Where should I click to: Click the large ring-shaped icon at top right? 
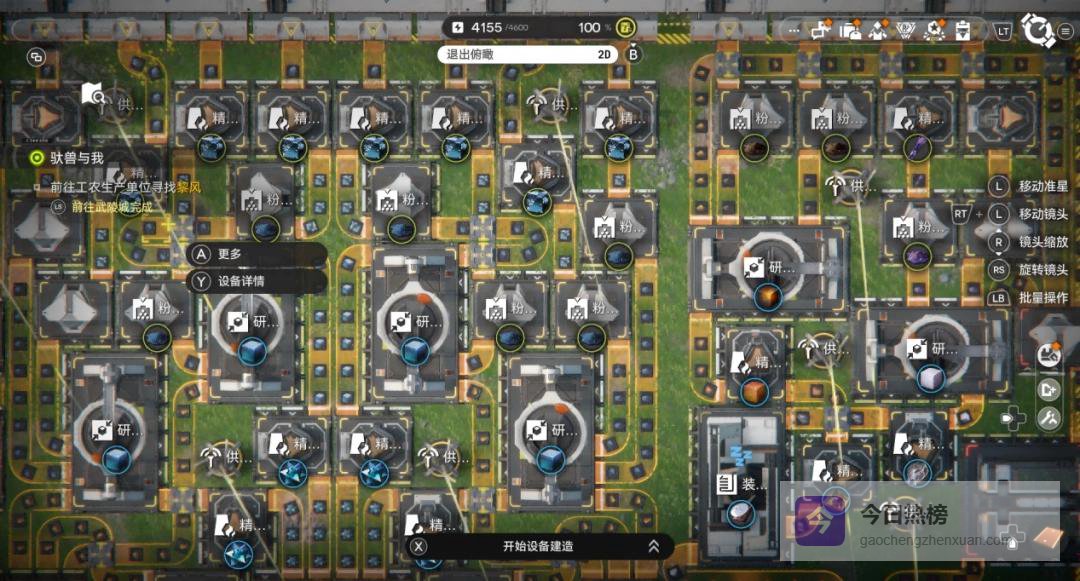coord(1039,31)
